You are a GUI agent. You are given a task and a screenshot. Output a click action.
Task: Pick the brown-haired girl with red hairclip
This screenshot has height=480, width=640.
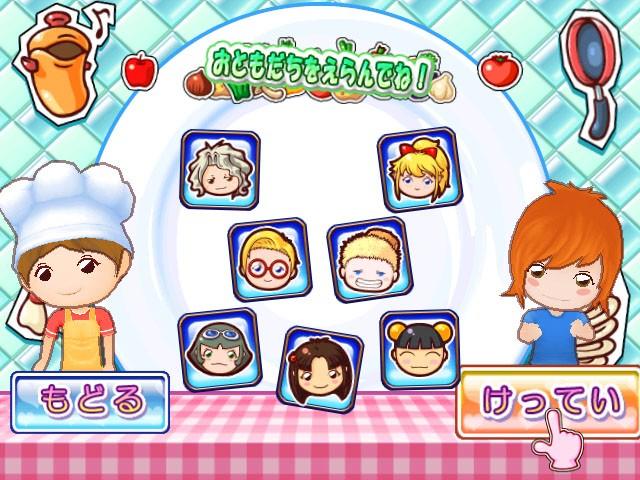320,366
